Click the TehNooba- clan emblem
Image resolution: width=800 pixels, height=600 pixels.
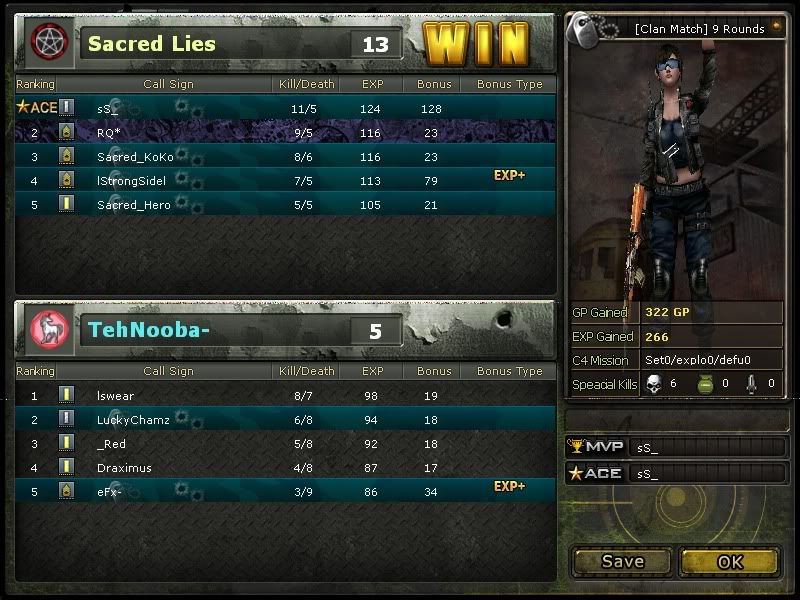pyautogui.click(x=46, y=329)
